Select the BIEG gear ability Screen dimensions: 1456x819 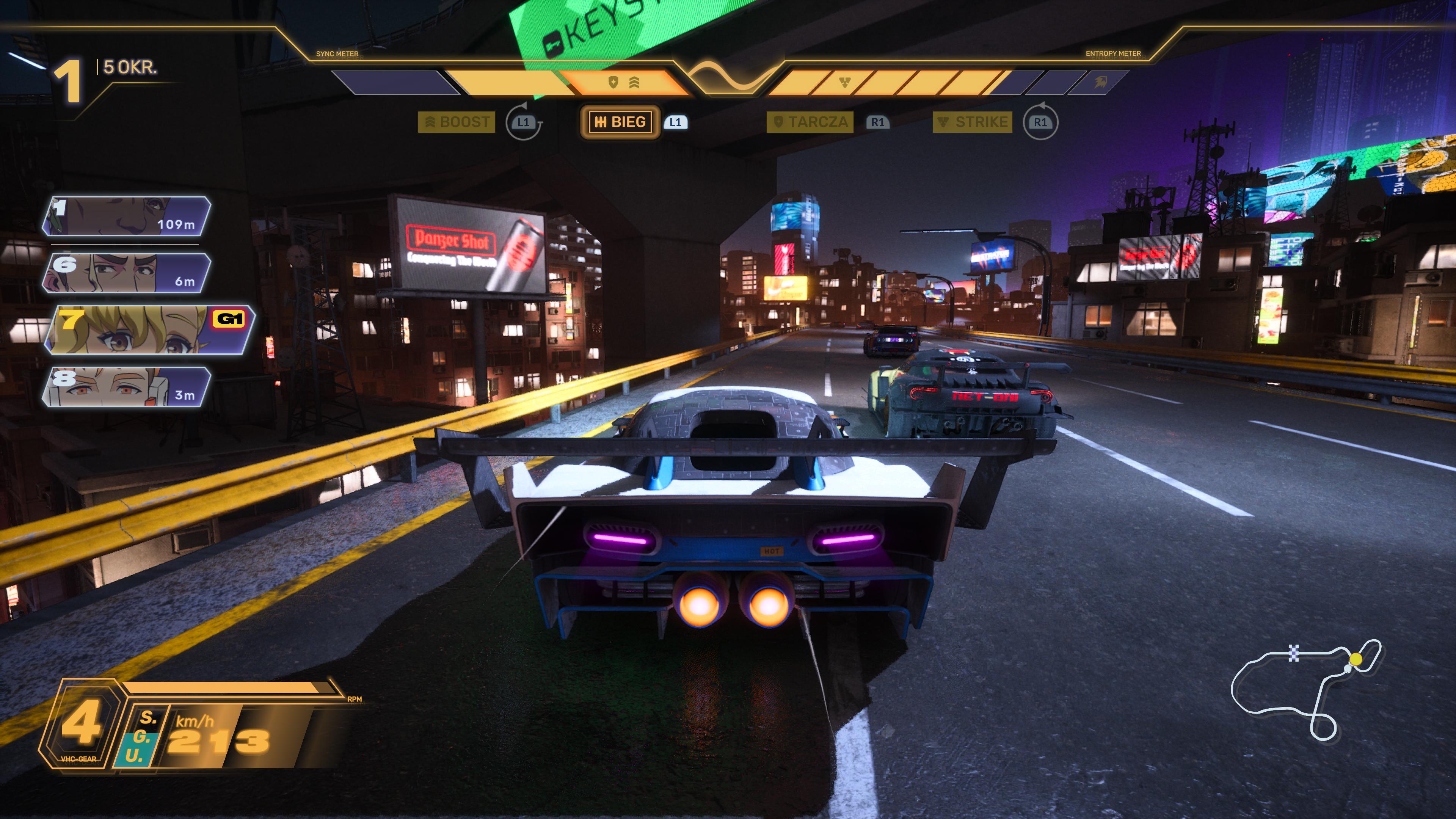tap(620, 122)
